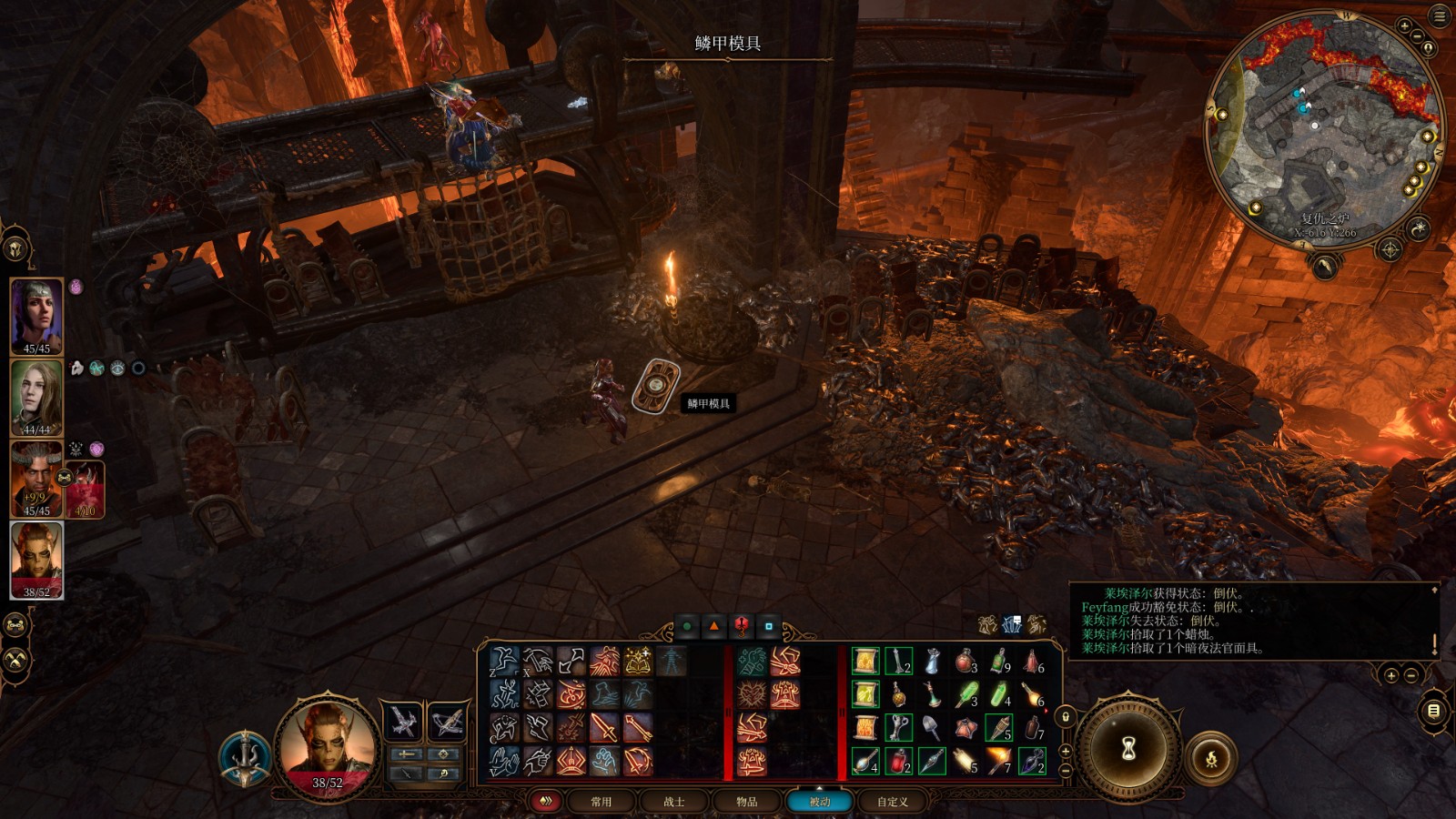
Task: Click the 被动 passives tab
Action: (819, 802)
